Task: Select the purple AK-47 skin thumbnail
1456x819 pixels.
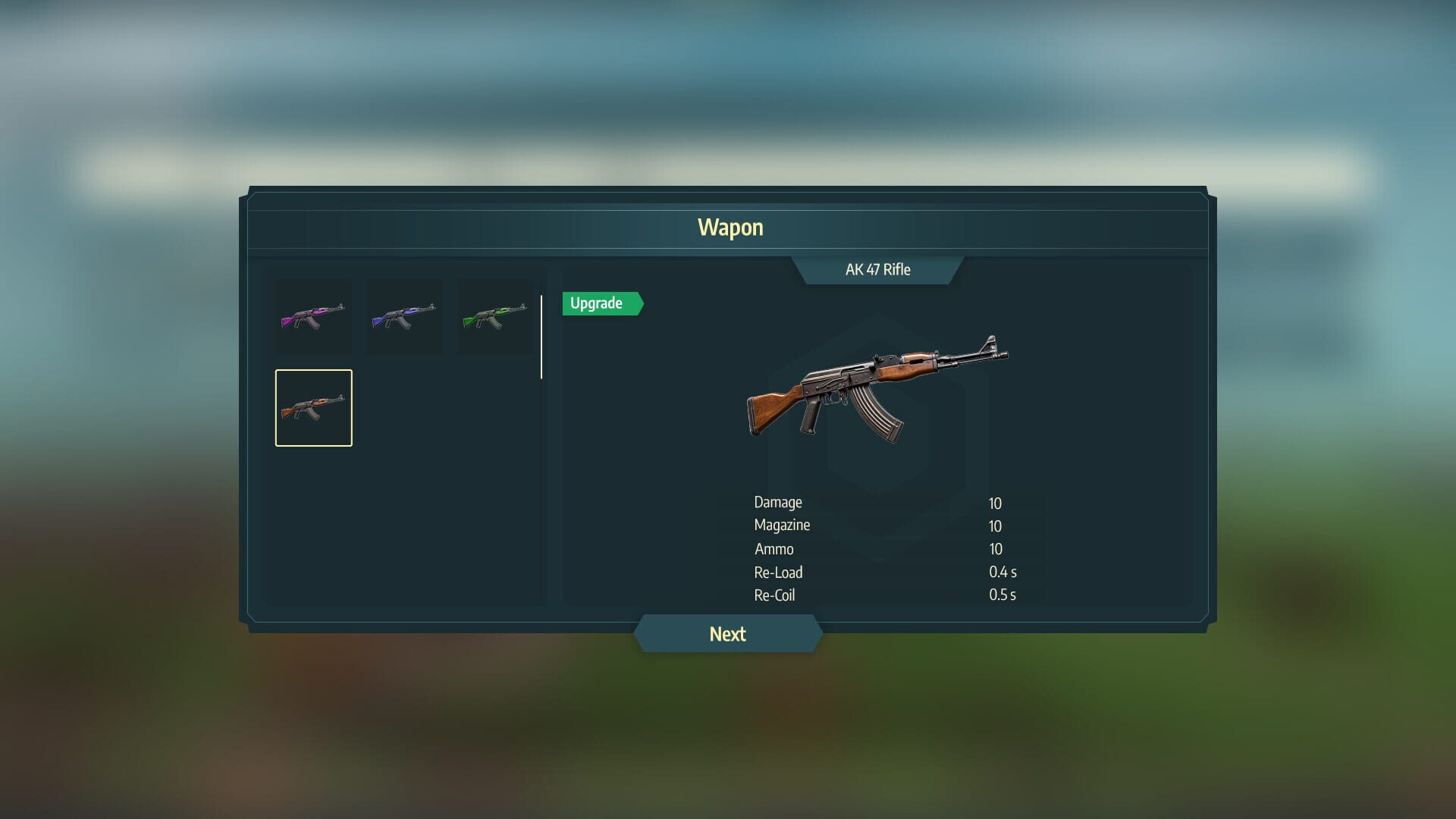Action: (x=404, y=316)
